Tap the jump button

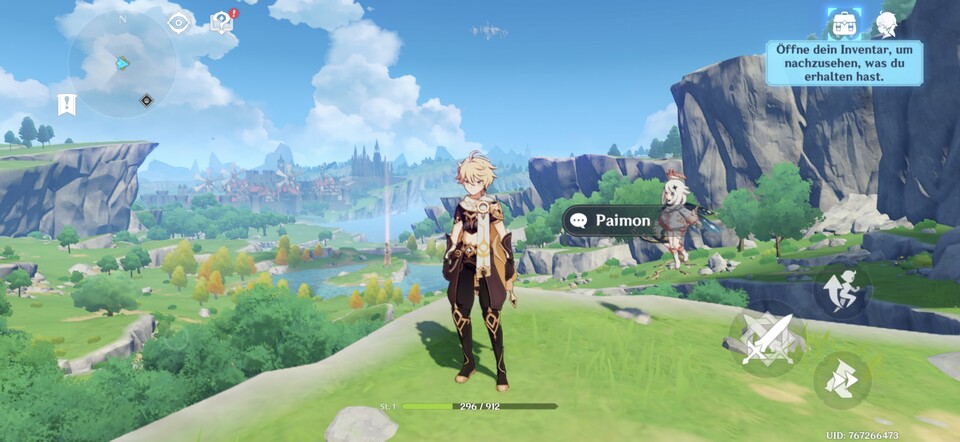(x=841, y=290)
